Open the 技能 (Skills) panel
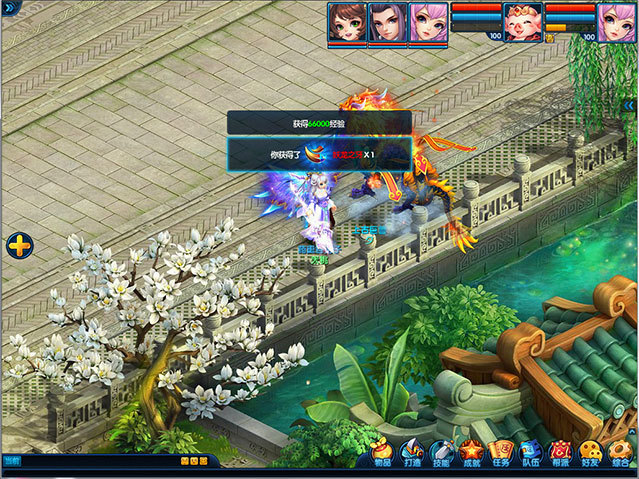Screen dimensions: 639x479 [441, 453]
